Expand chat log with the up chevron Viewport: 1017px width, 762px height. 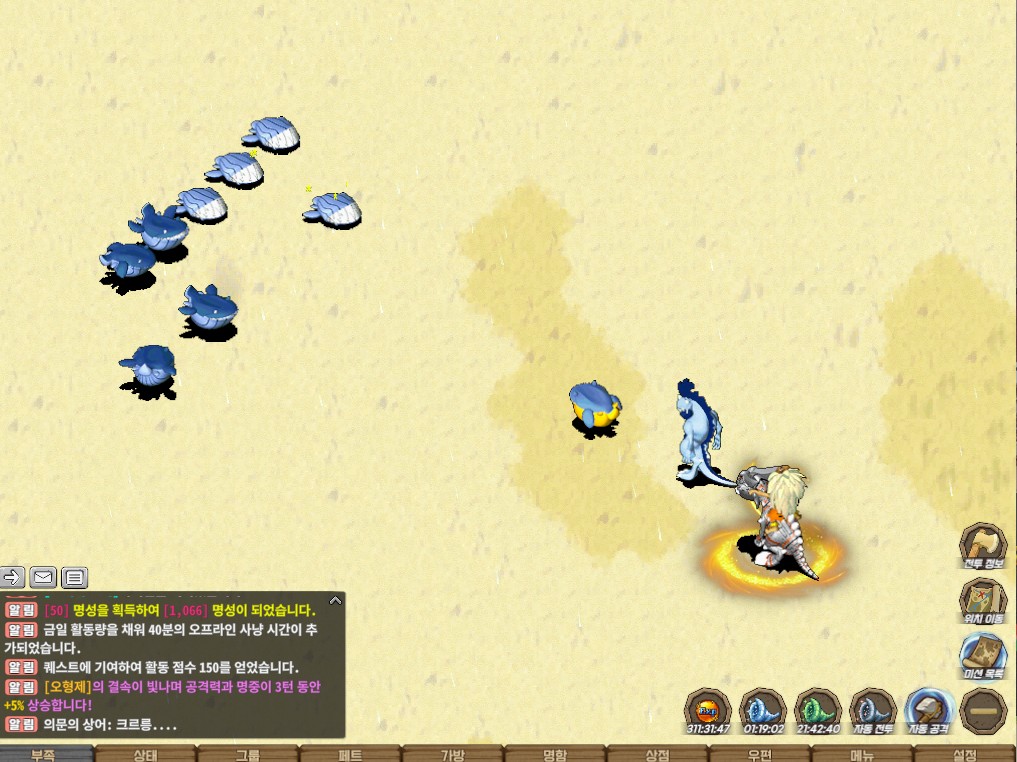tap(336, 601)
